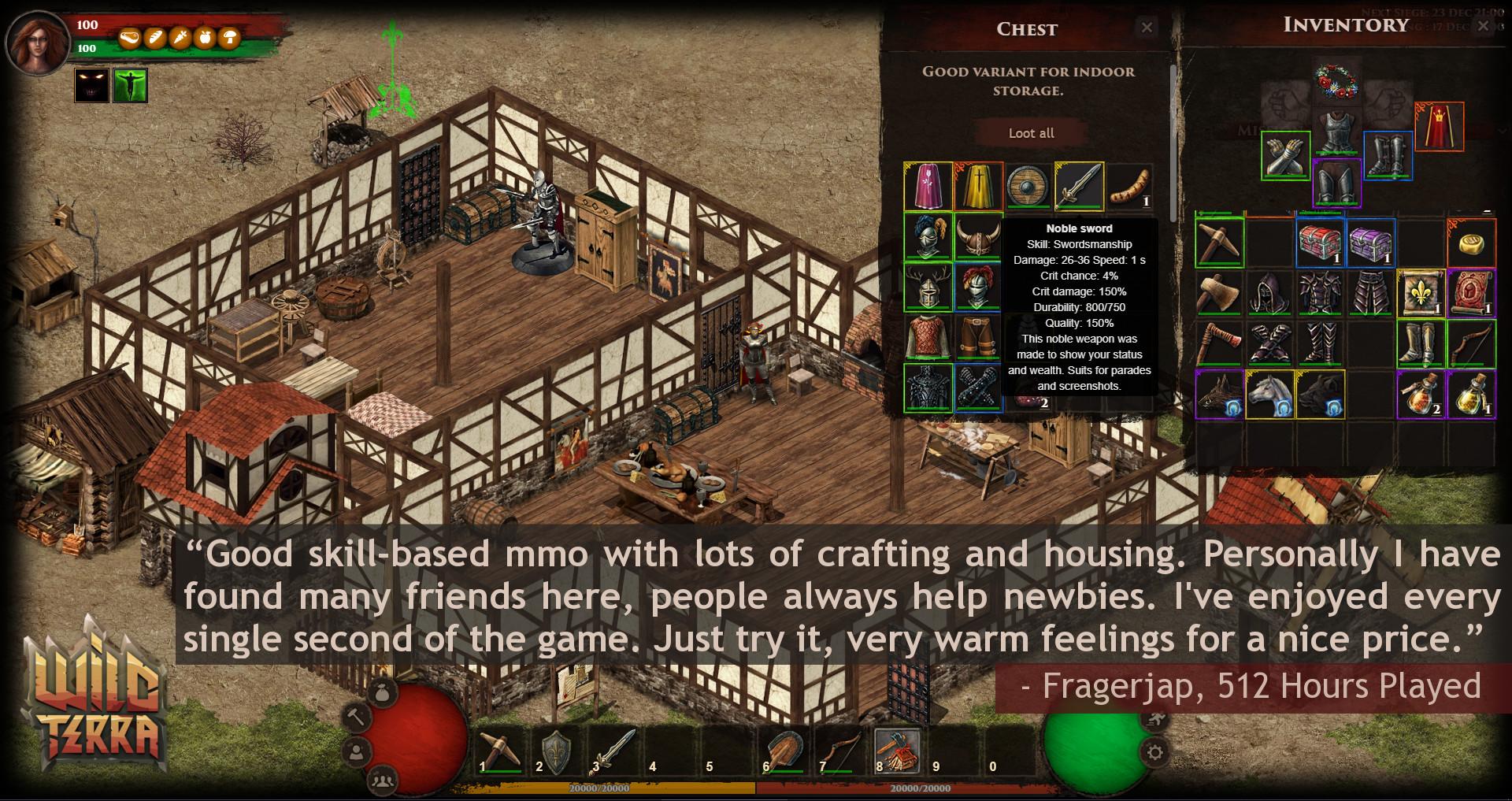Select the Noble sword in the chest
The image size is (1512, 801).
coord(1079,187)
